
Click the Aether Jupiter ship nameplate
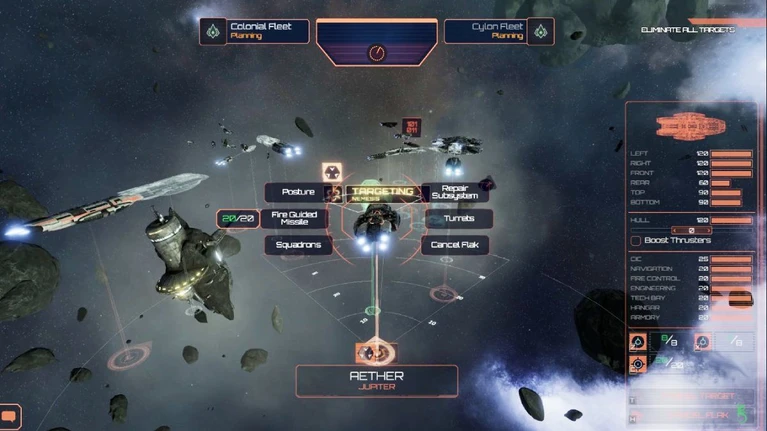tap(377, 380)
